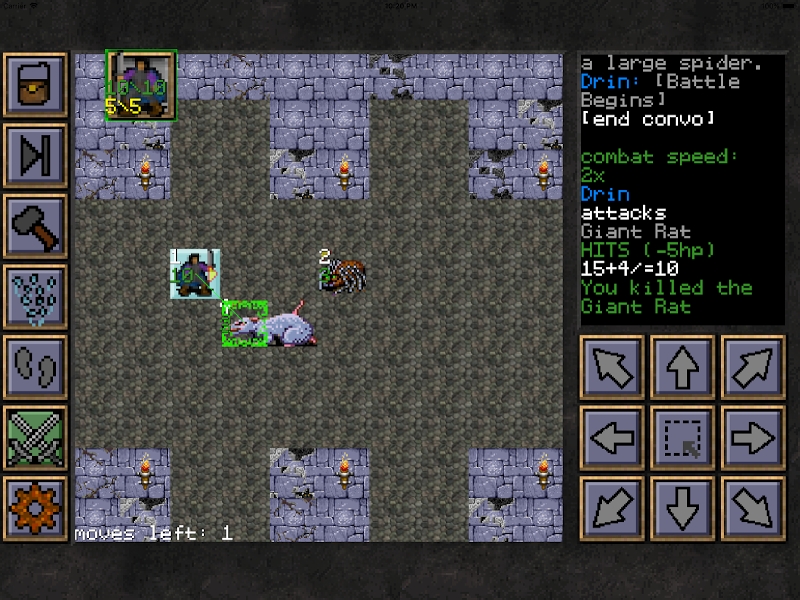Choose the footprints move button
The image size is (800, 600).
[35, 367]
